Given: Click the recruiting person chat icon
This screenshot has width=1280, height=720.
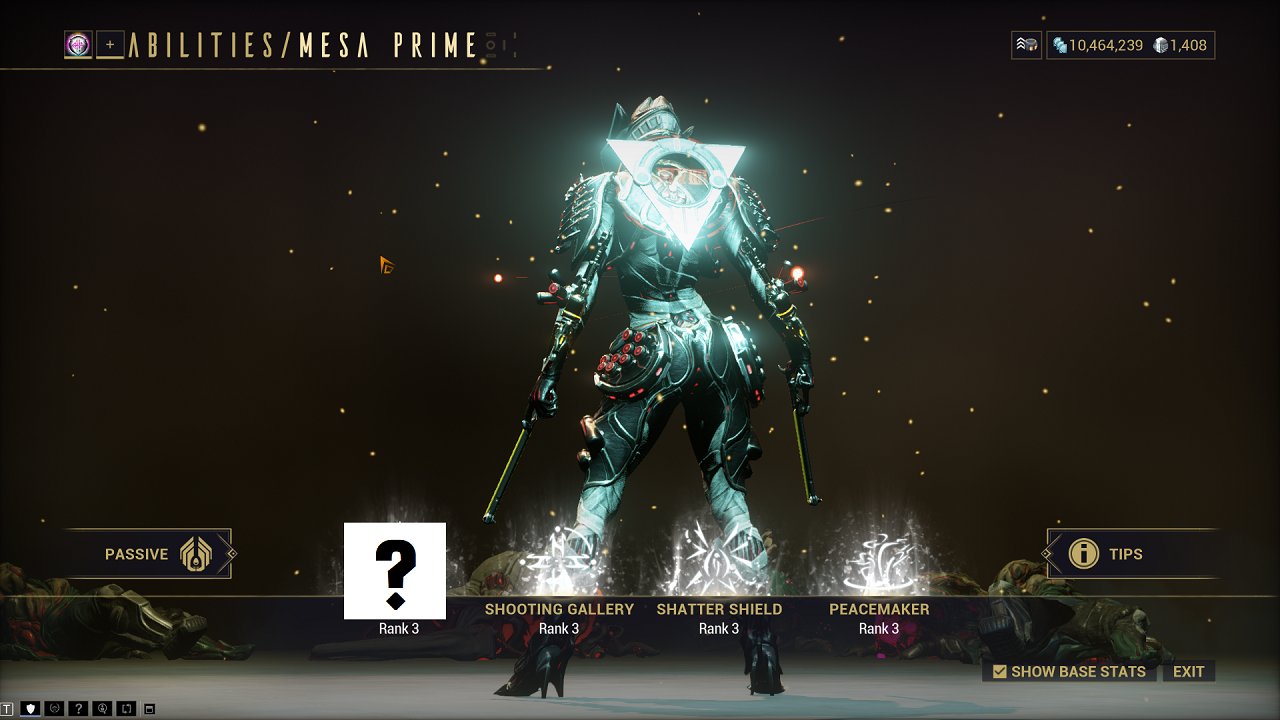Looking at the screenshot, I should (x=102, y=708).
